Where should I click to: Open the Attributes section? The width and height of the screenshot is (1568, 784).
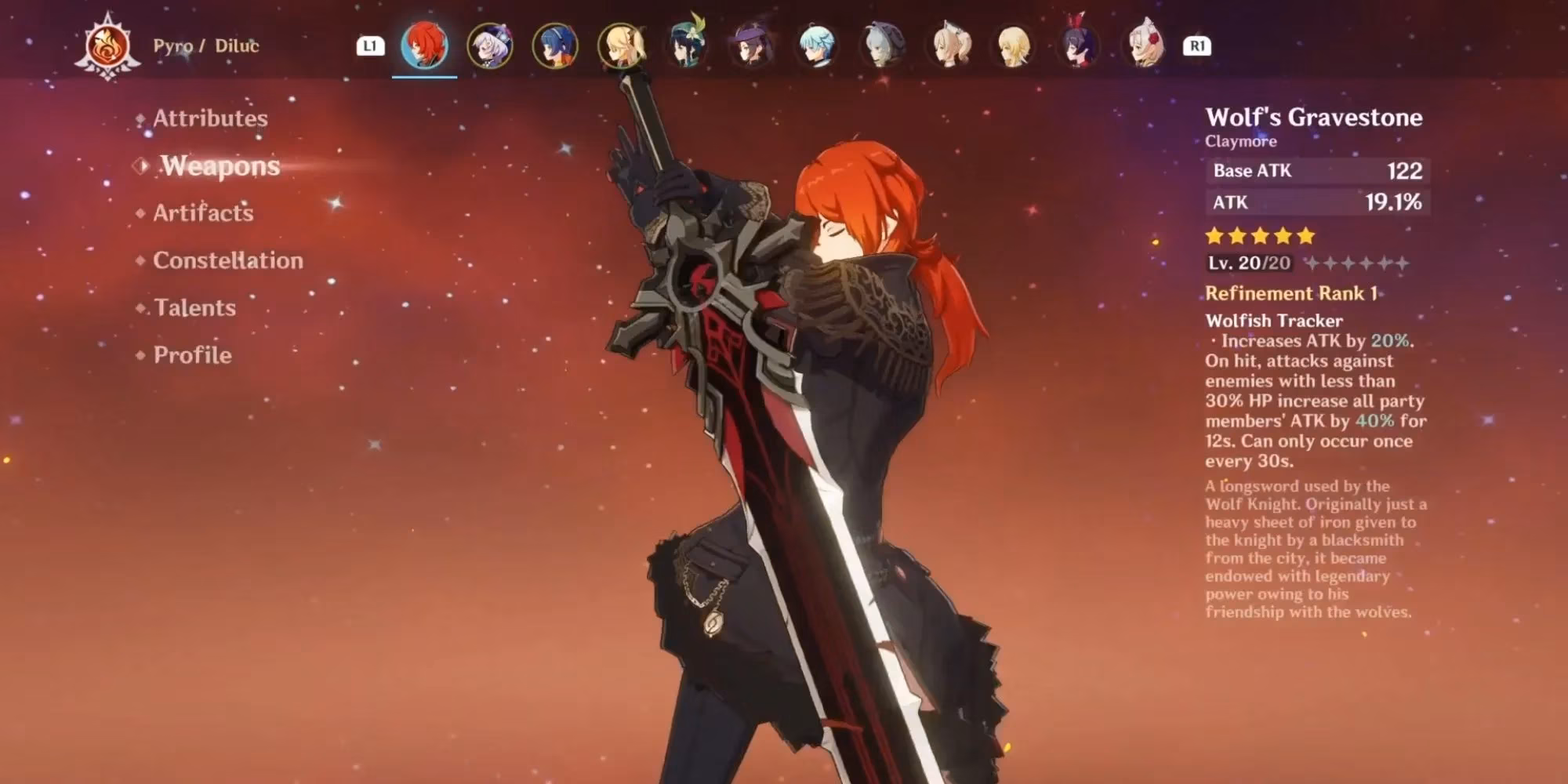tap(209, 118)
